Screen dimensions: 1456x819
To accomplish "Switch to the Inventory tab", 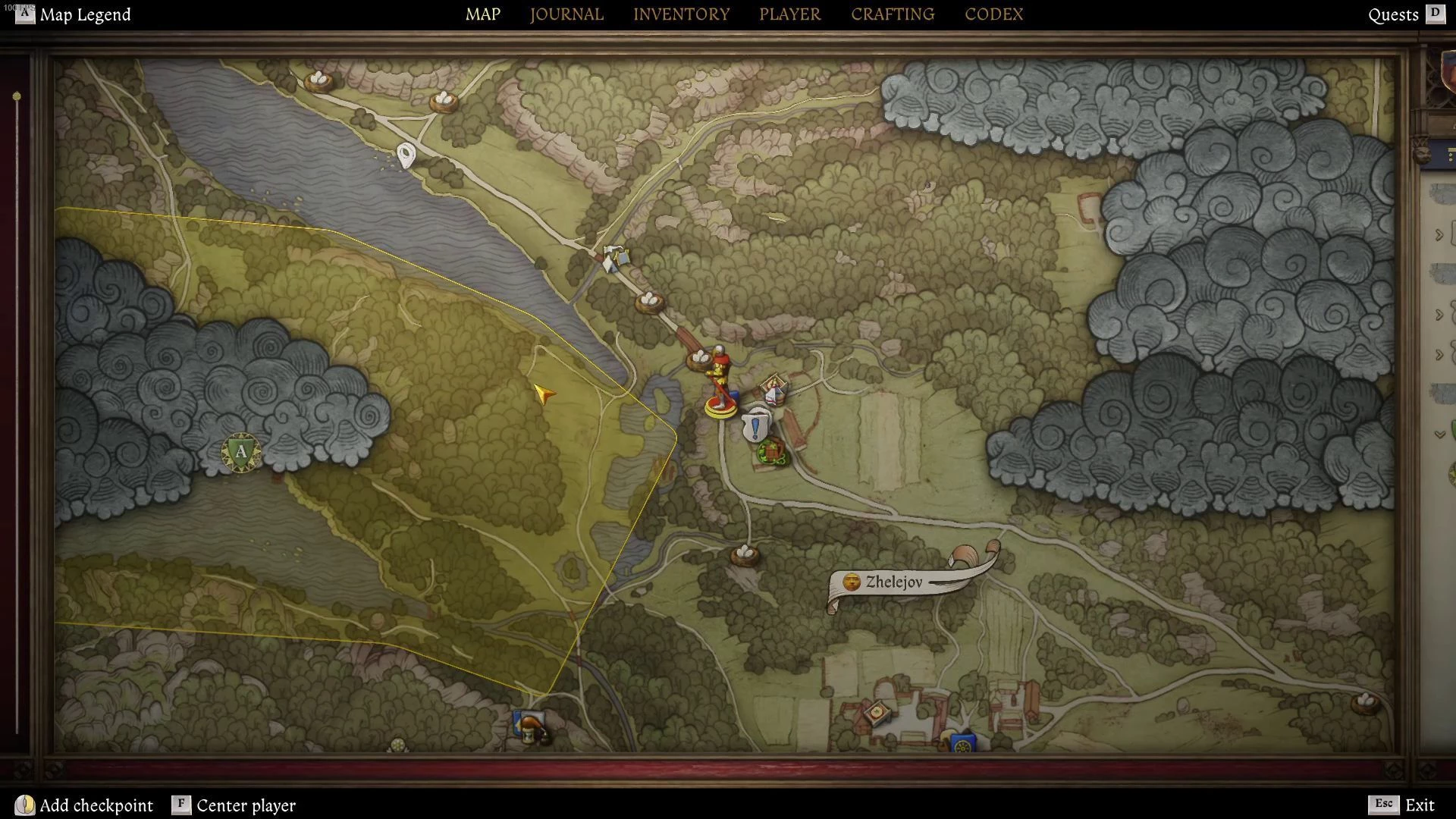I will pos(681,14).
